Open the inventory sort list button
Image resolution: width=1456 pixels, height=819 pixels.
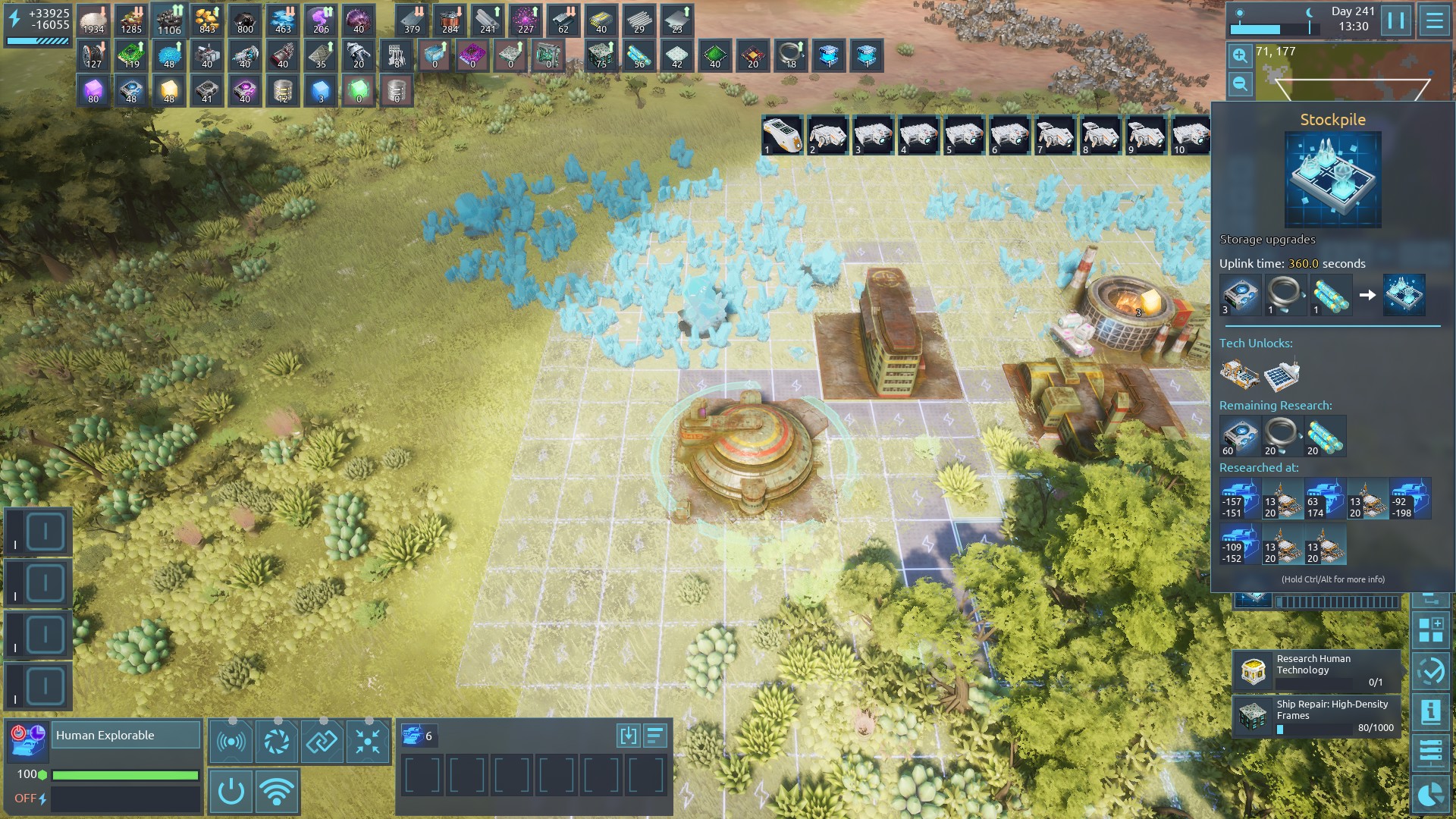coord(655,736)
